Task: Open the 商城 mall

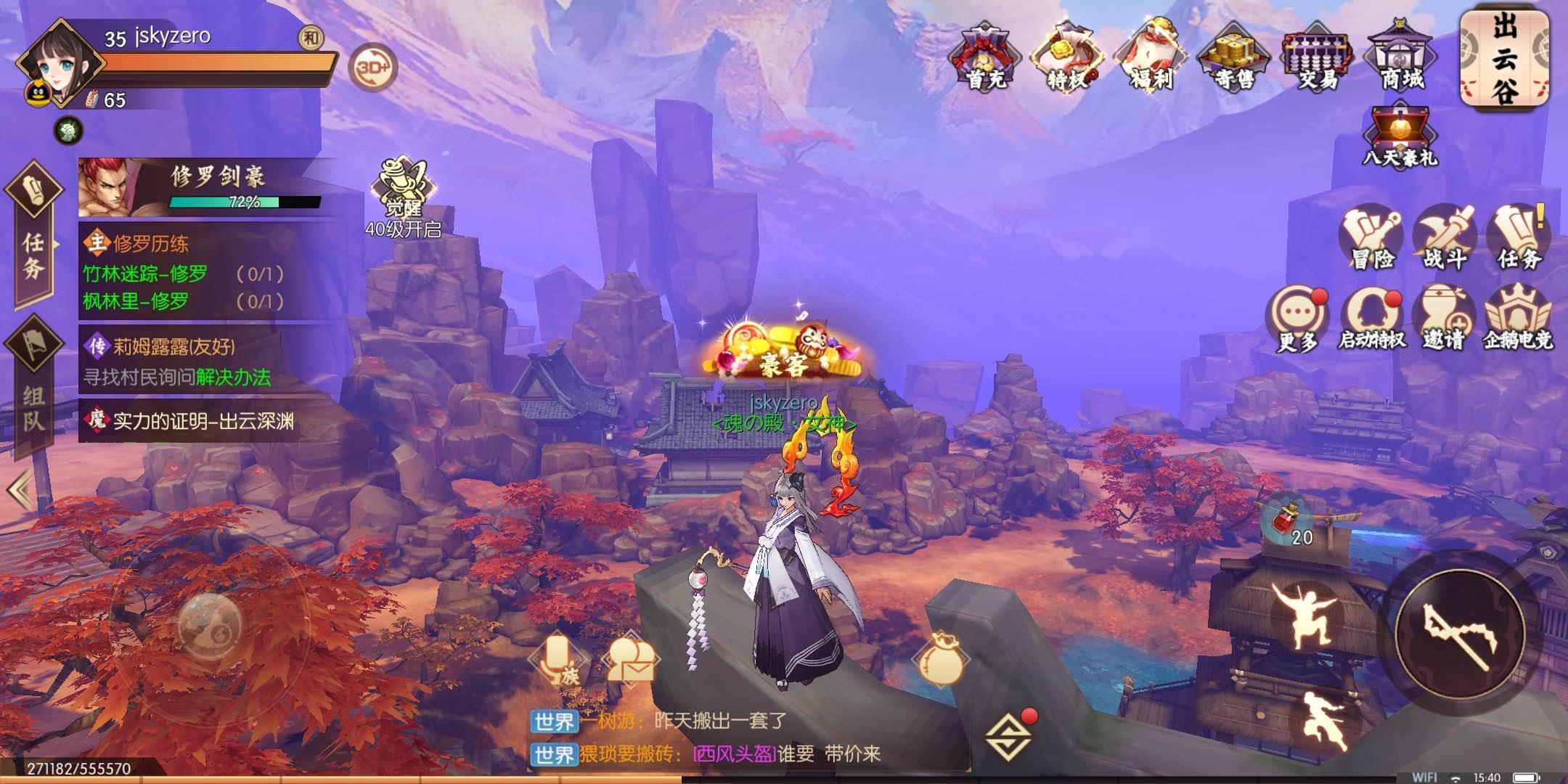Action: pyautogui.click(x=1401, y=57)
